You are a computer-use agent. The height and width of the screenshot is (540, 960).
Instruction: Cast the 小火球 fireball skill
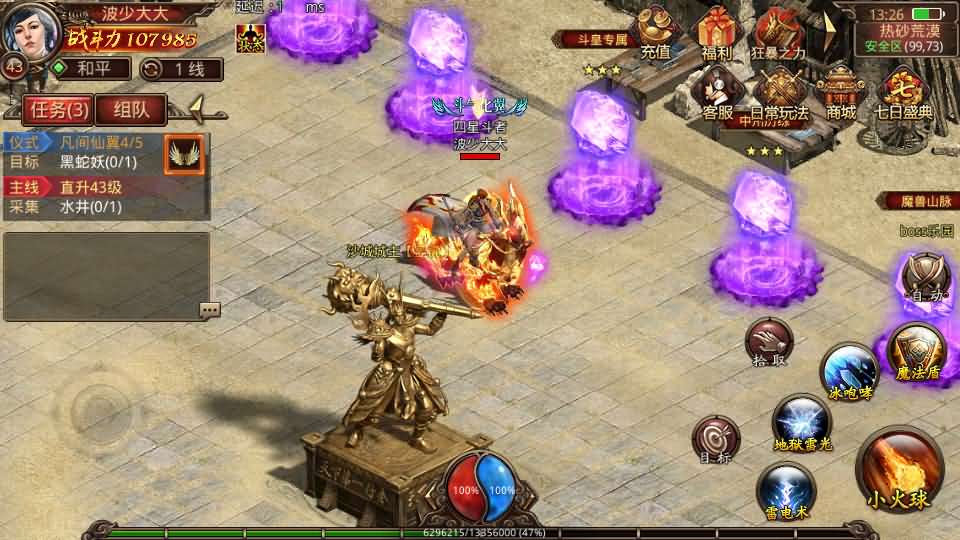(x=898, y=470)
